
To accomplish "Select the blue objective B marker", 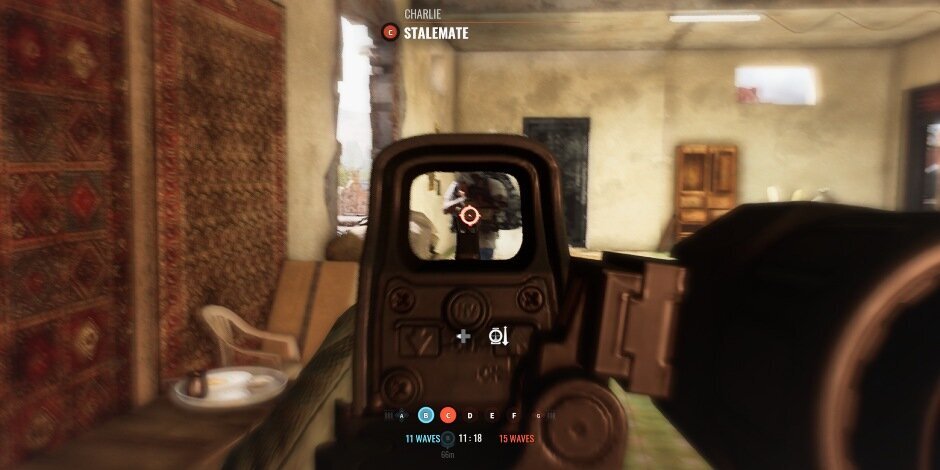I will click(x=426, y=415).
